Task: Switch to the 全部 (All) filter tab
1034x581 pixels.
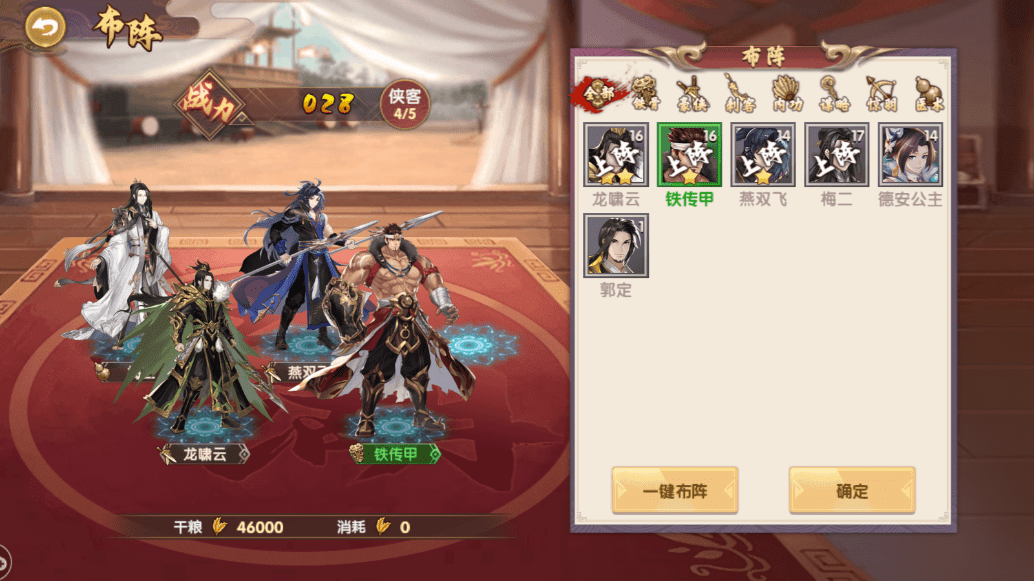Action: [x=600, y=93]
